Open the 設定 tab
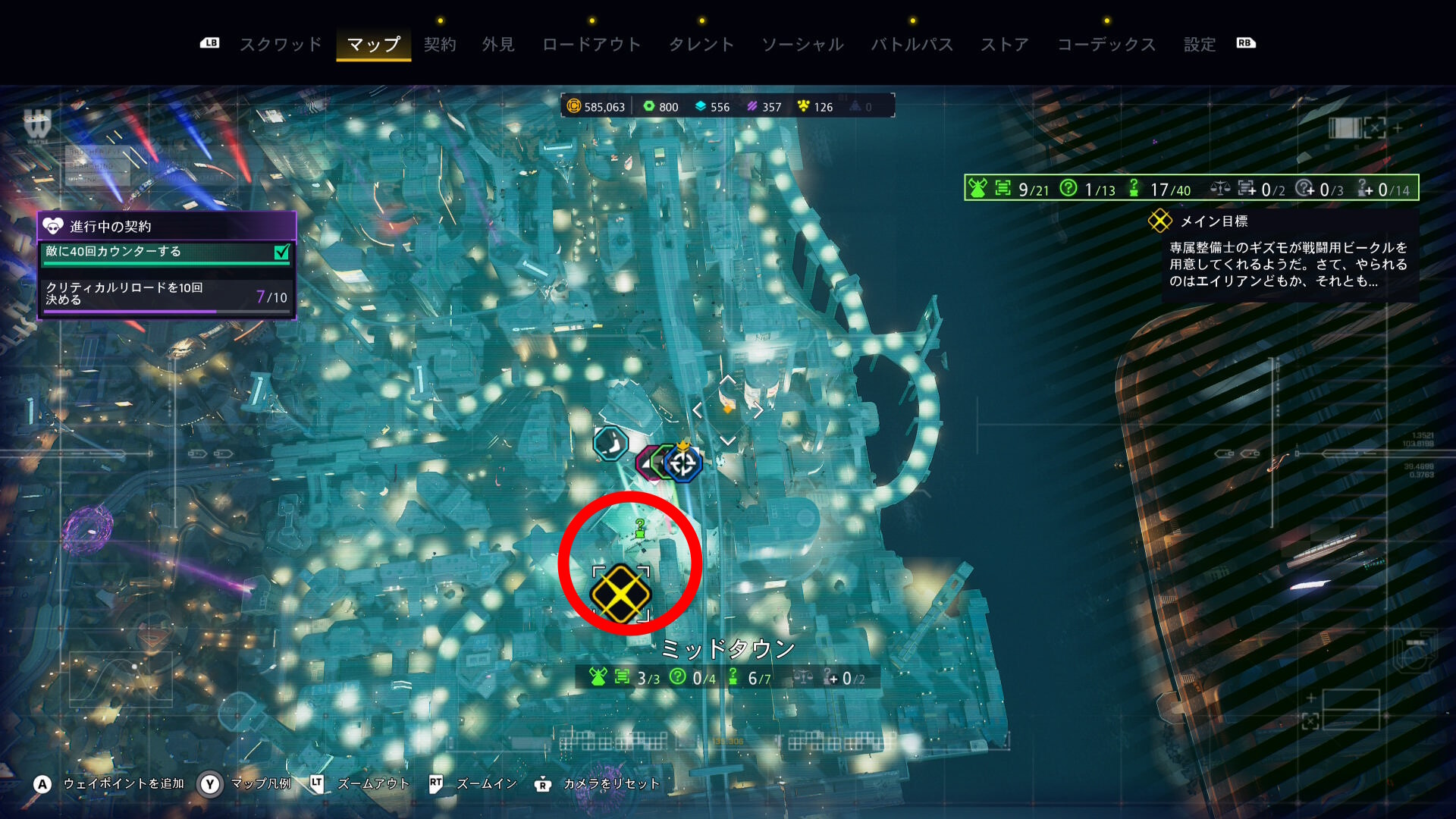Image resolution: width=1456 pixels, height=819 pixels. pos(1200,45)
